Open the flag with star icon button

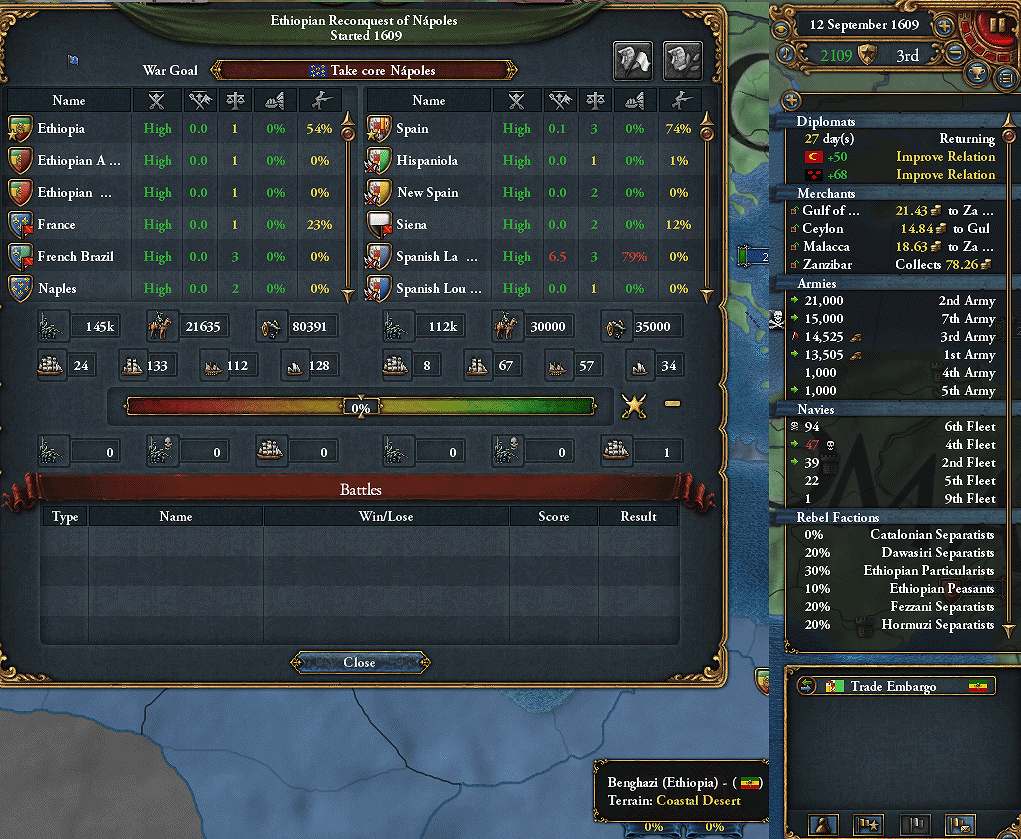coord(868,825)
